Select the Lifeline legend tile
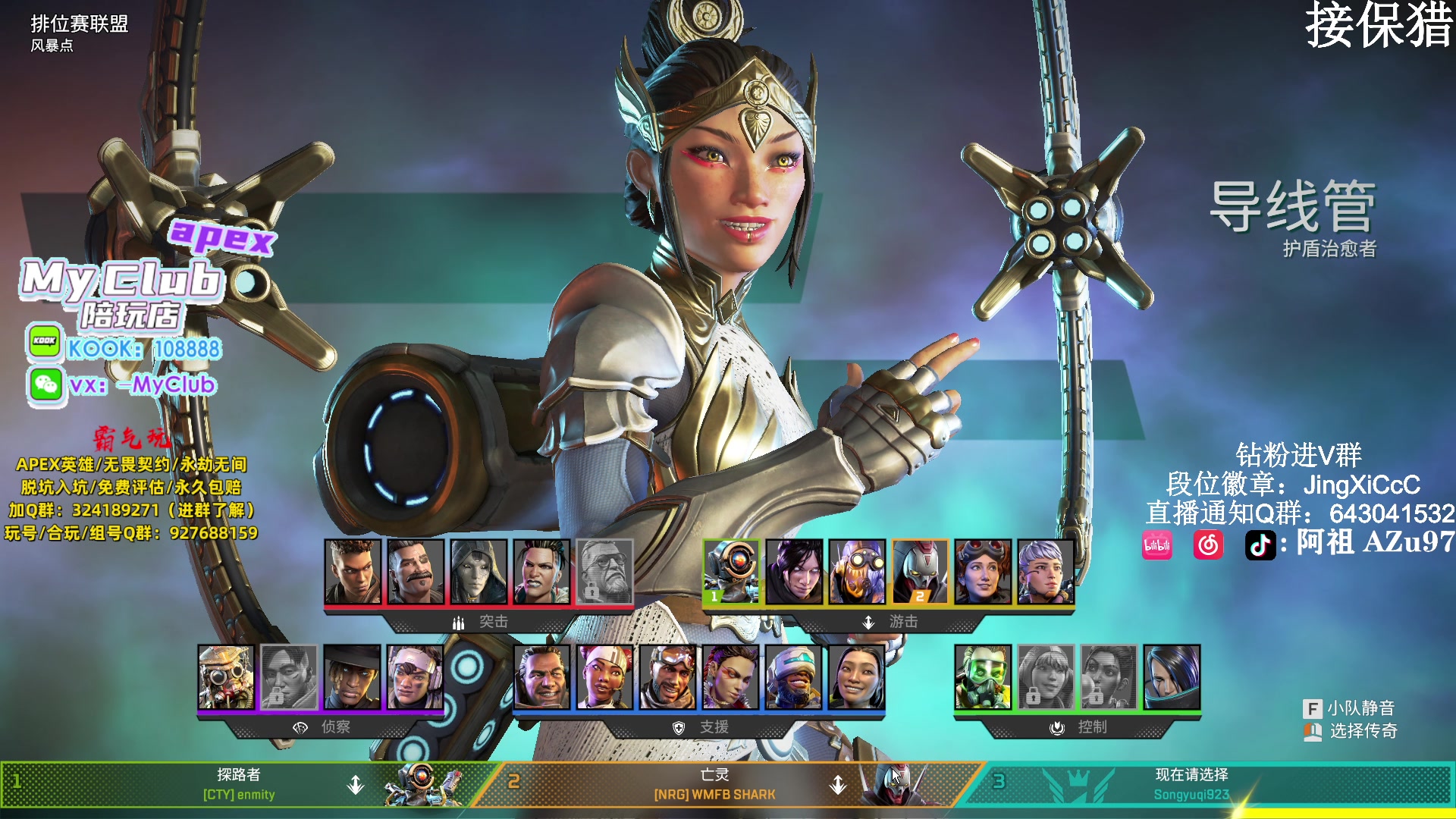Image resolution: width=1456 pixels, height=819 pixels. tap(605, 676)
